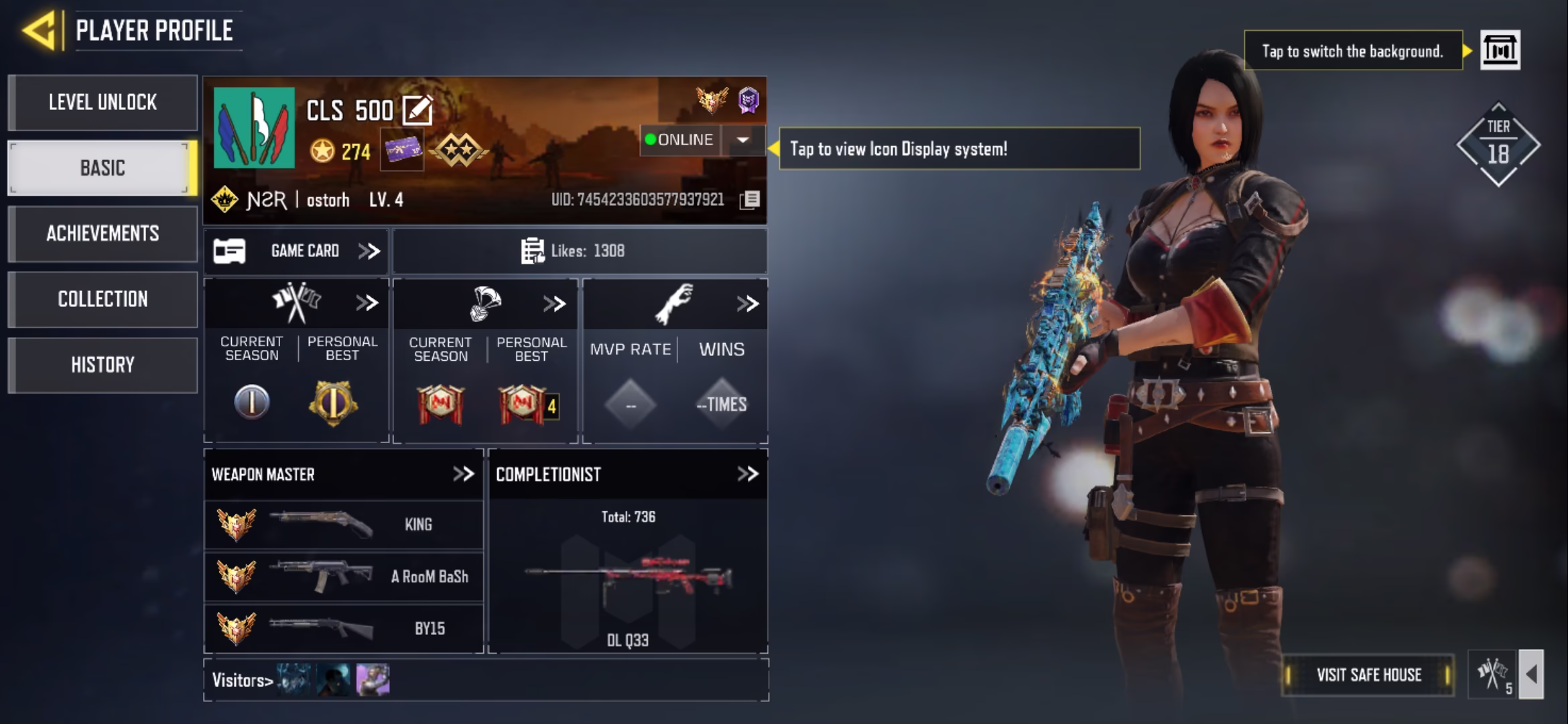The image size is (1568, 724).
Task: Select the Basic profile tab
Action: (103, 168)
